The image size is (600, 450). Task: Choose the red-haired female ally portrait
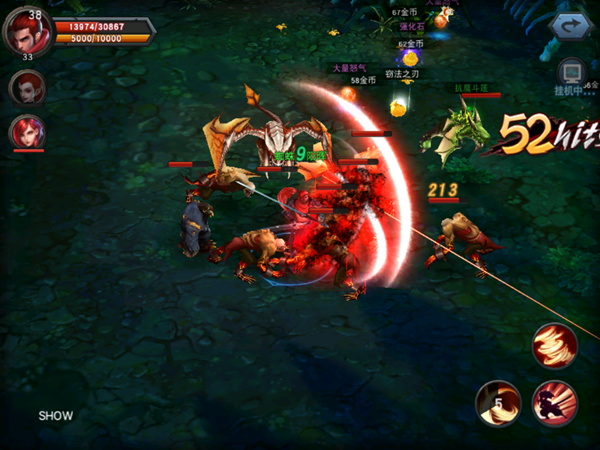[x=27, y=132]
